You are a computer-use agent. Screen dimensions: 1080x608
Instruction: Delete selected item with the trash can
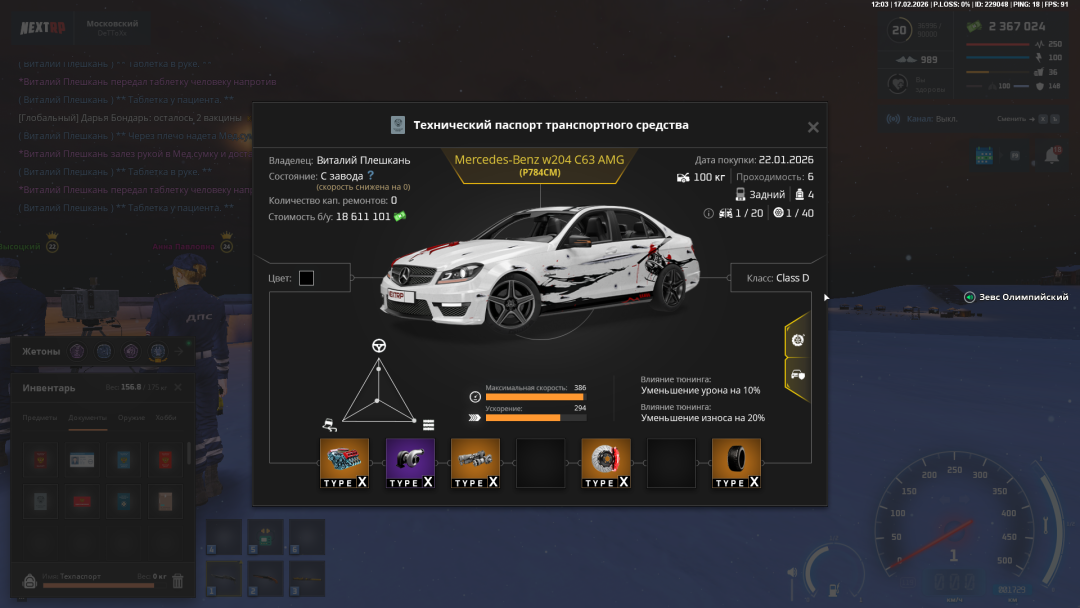(178, 580)
